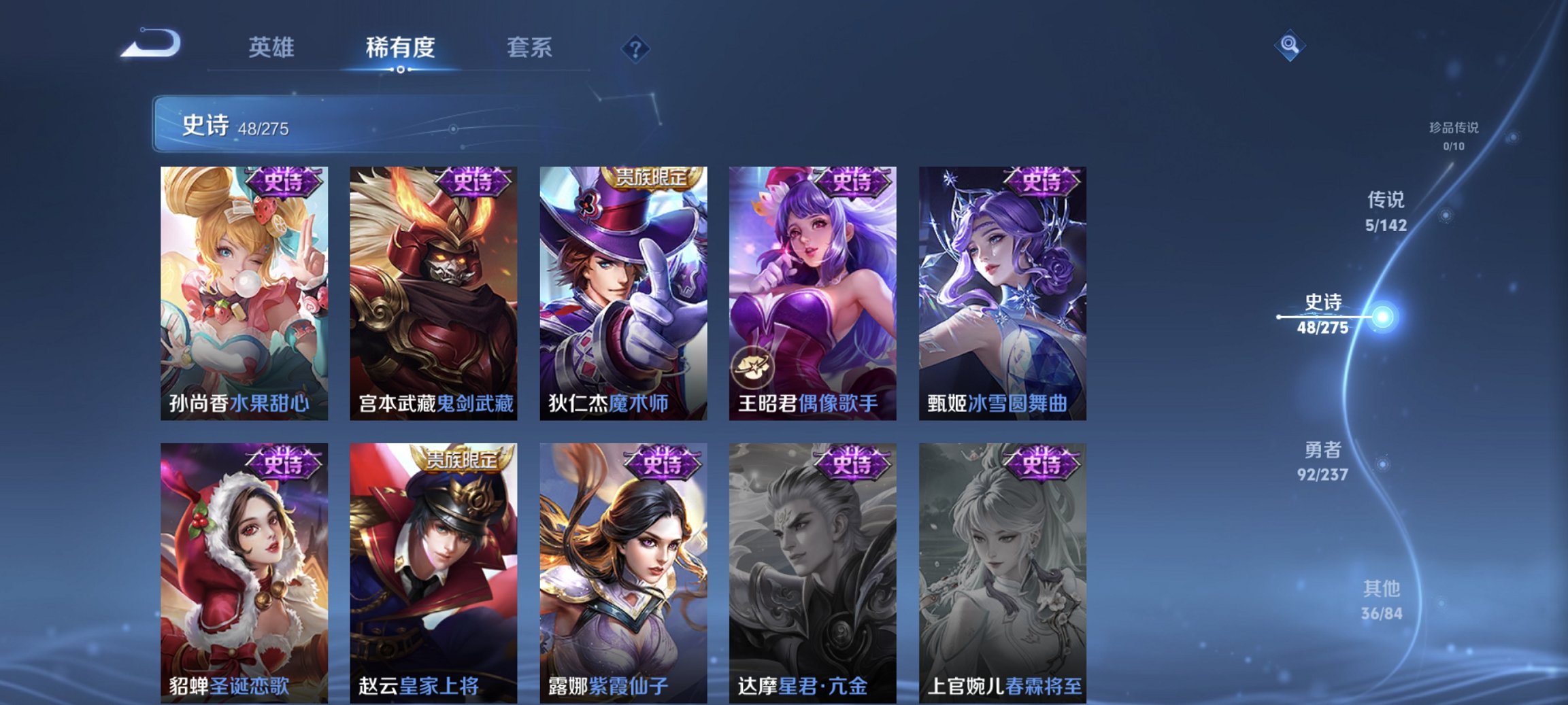Open the skin search with the magnifier icon
Viewport: 1568px width, 705px height.
tap(1291, 46)
